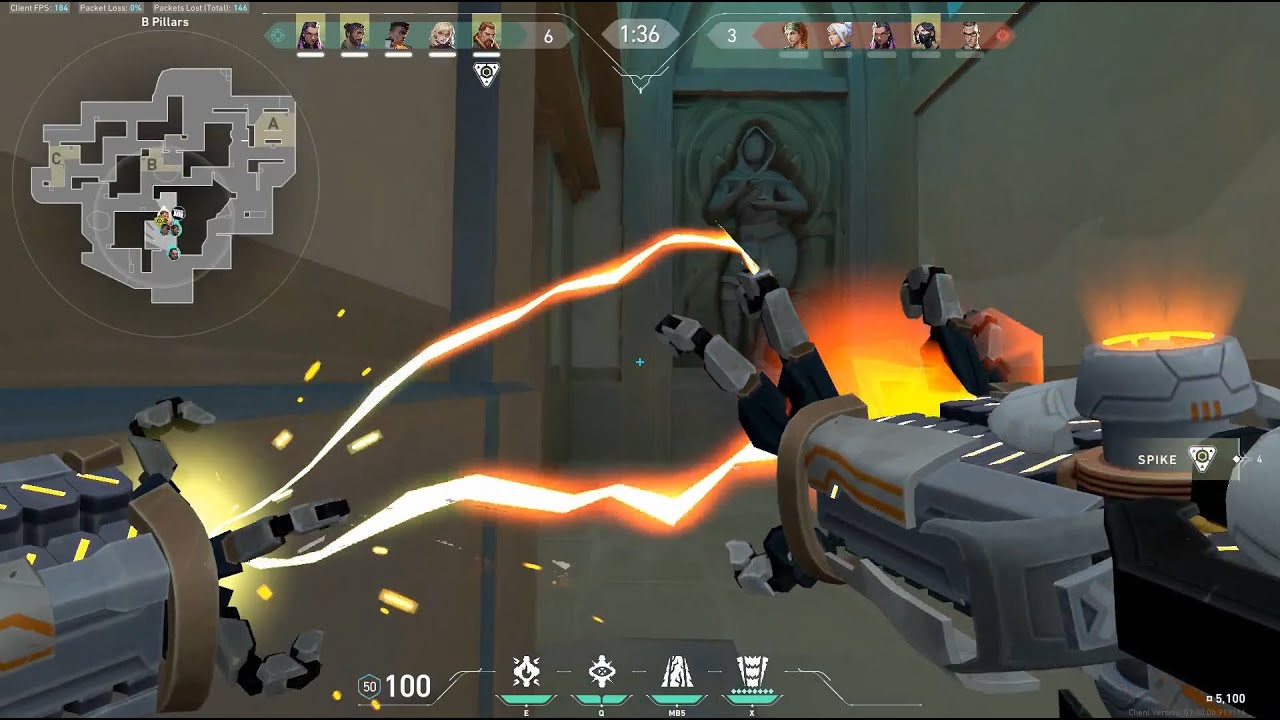The image size is (1280, 720).
Task: Trigger the X ultimate ability icon
Action: pos(751,673)
